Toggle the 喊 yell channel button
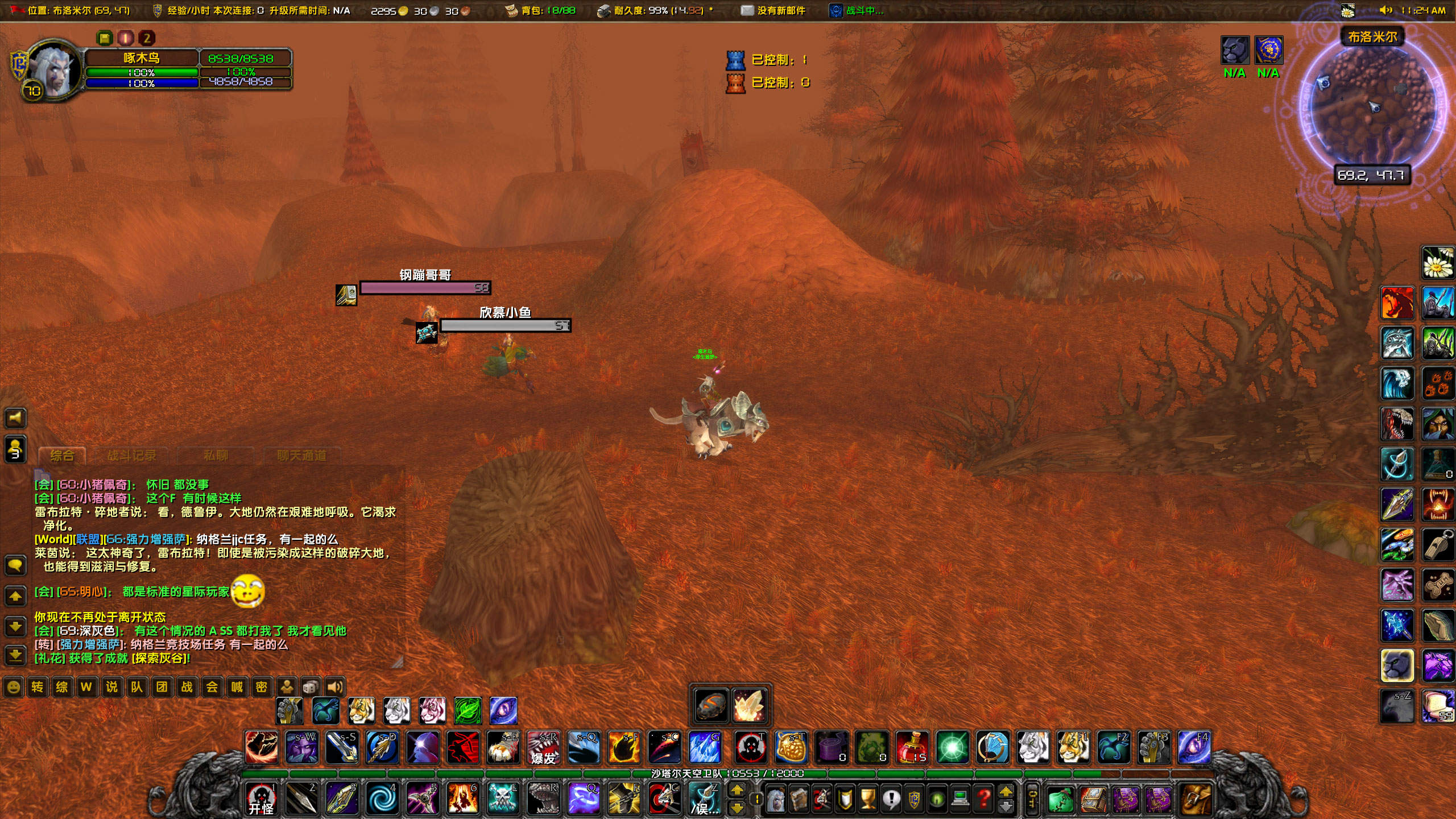1456x819 pixels. point(237,687)
